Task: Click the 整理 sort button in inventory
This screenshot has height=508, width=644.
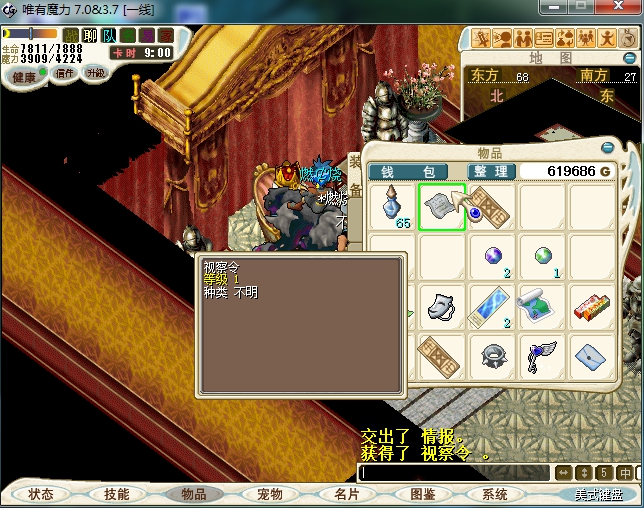Action: click(490, 172)
